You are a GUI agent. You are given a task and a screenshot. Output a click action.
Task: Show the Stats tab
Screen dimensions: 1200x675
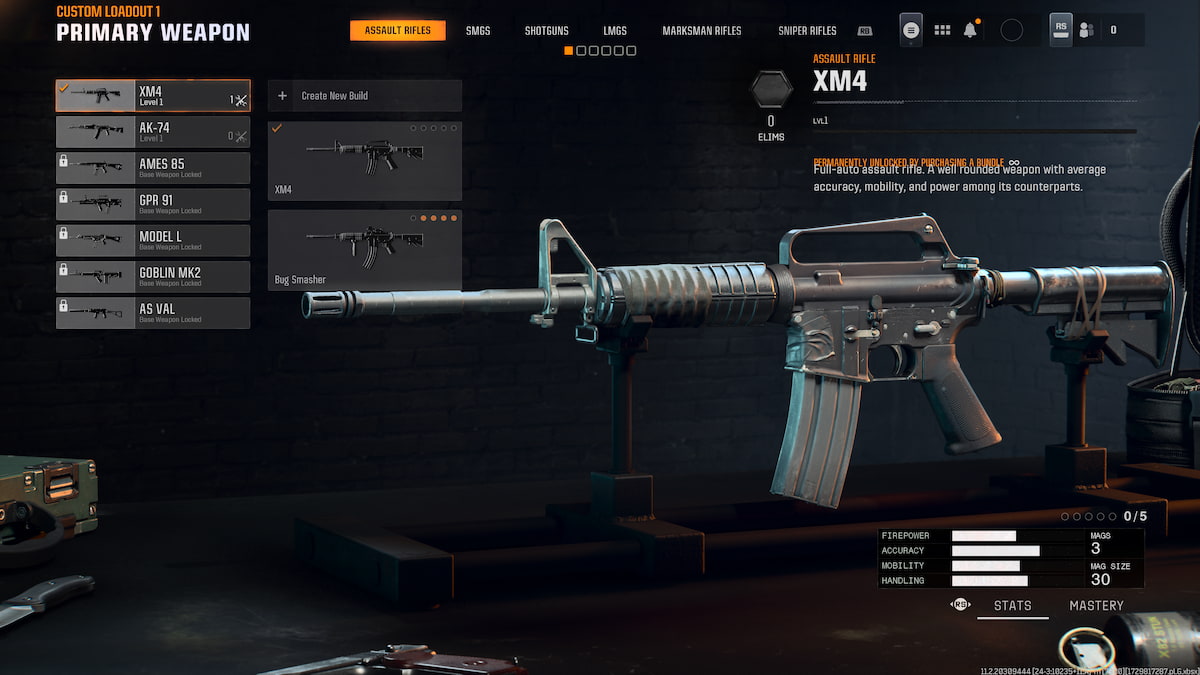1012,605
